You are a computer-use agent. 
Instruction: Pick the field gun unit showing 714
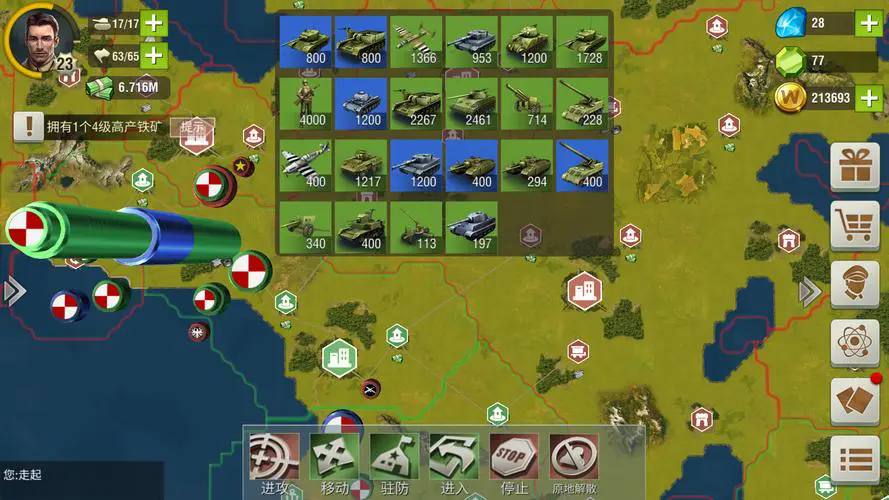pos(526,104)
